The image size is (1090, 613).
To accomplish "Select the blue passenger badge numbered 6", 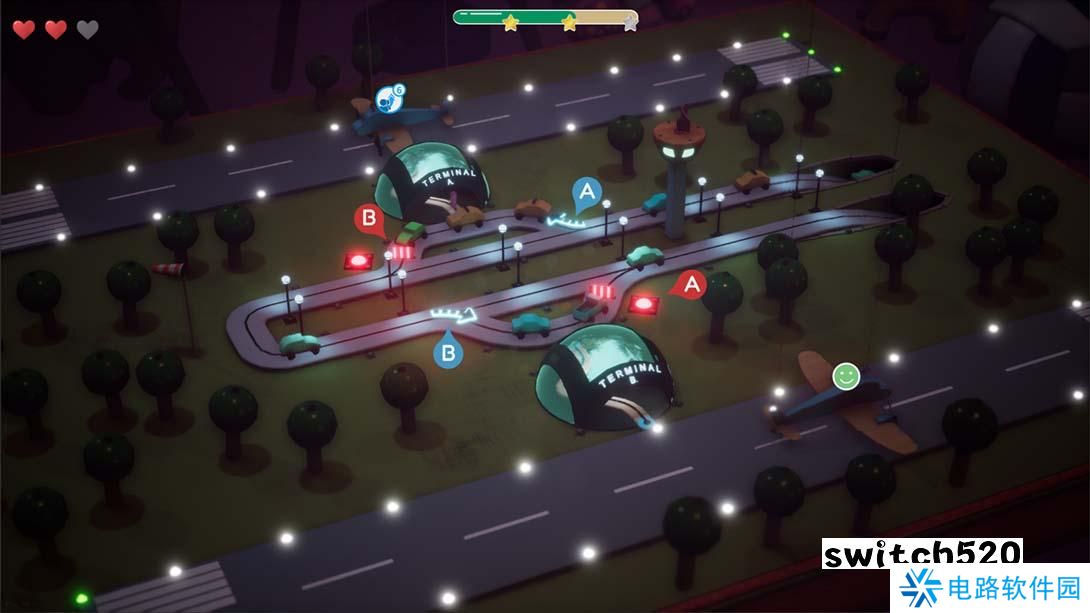I will [x=389, y=98].
